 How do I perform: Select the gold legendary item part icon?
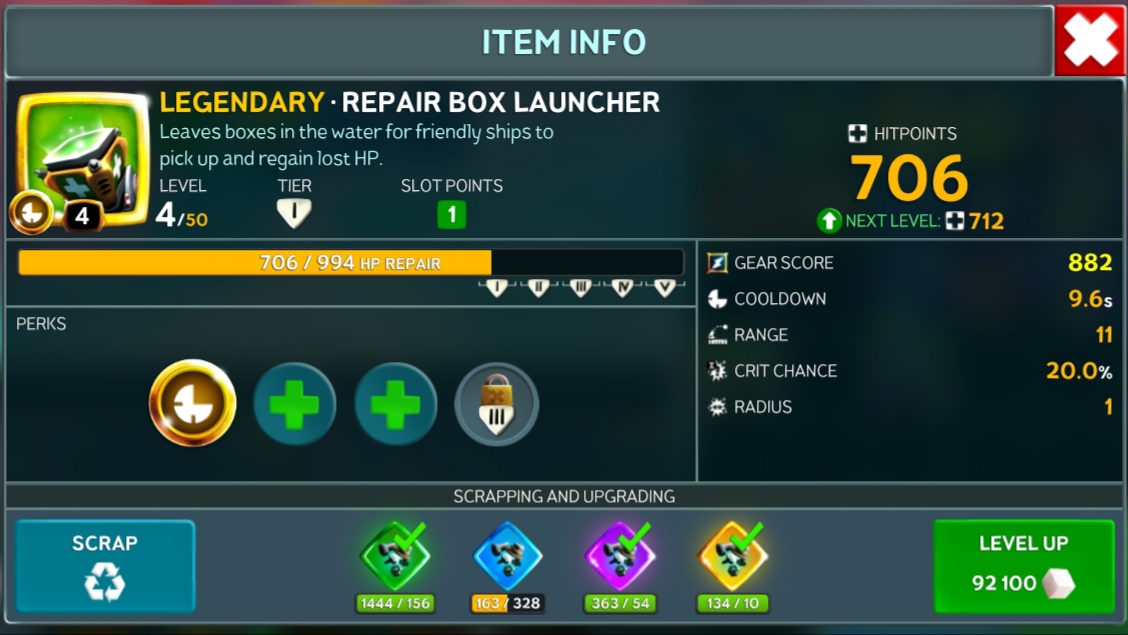(x=733, y=556)
